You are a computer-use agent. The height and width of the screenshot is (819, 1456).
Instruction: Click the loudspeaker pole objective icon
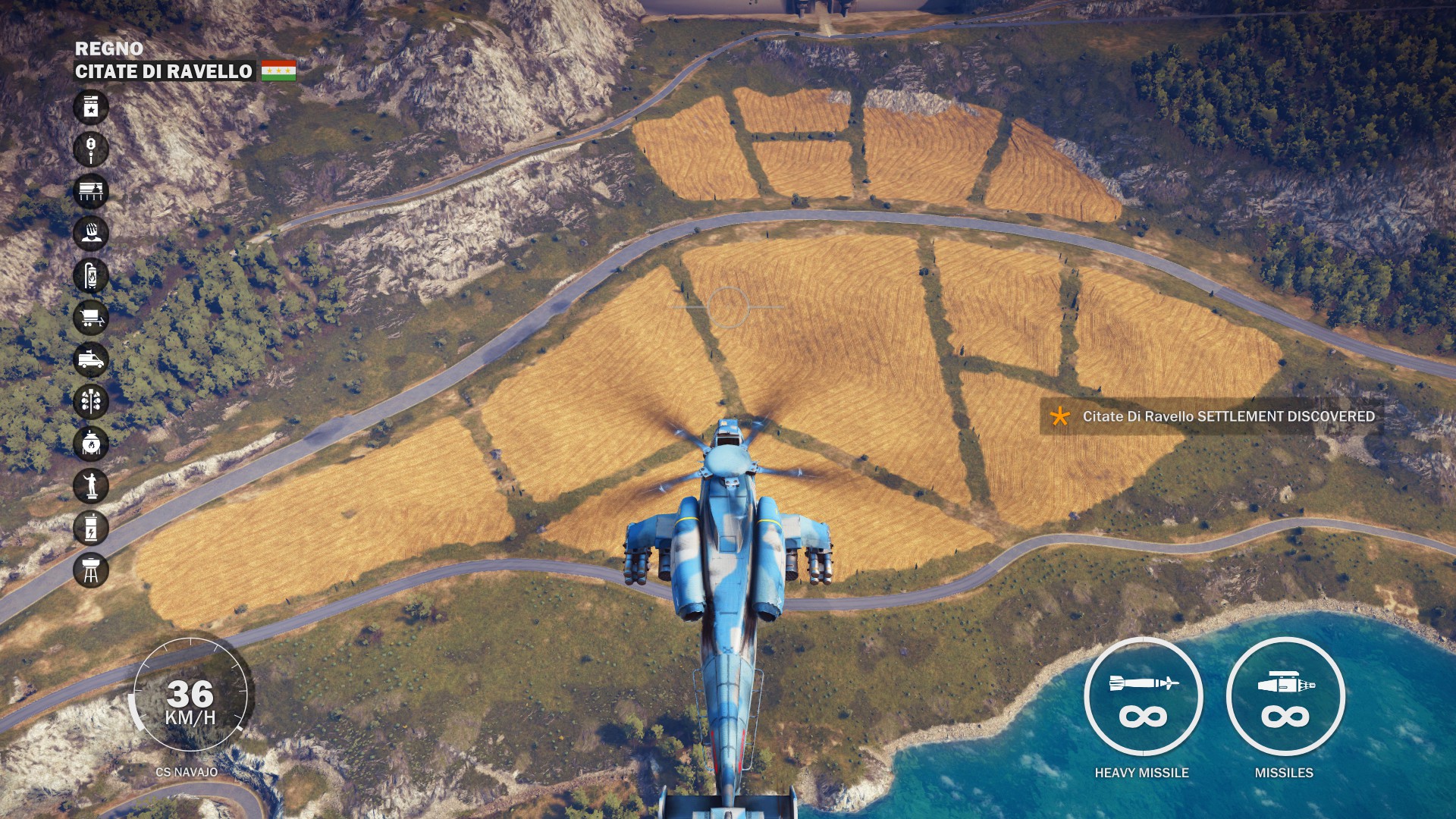[x=91, y=401]
